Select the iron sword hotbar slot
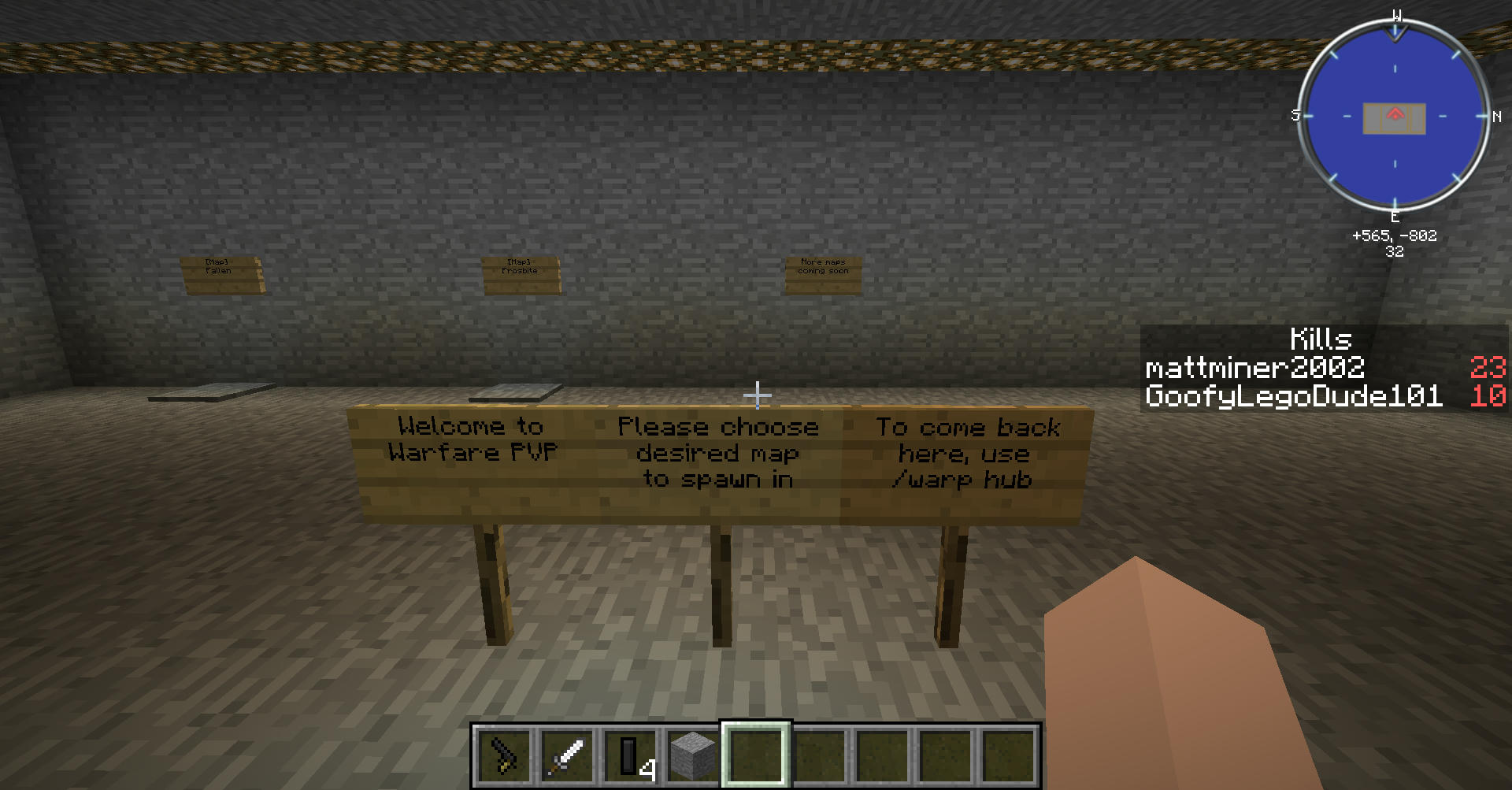Image resolution: width=1512 pixels, height=790 pixels. [x=566, y=755]
